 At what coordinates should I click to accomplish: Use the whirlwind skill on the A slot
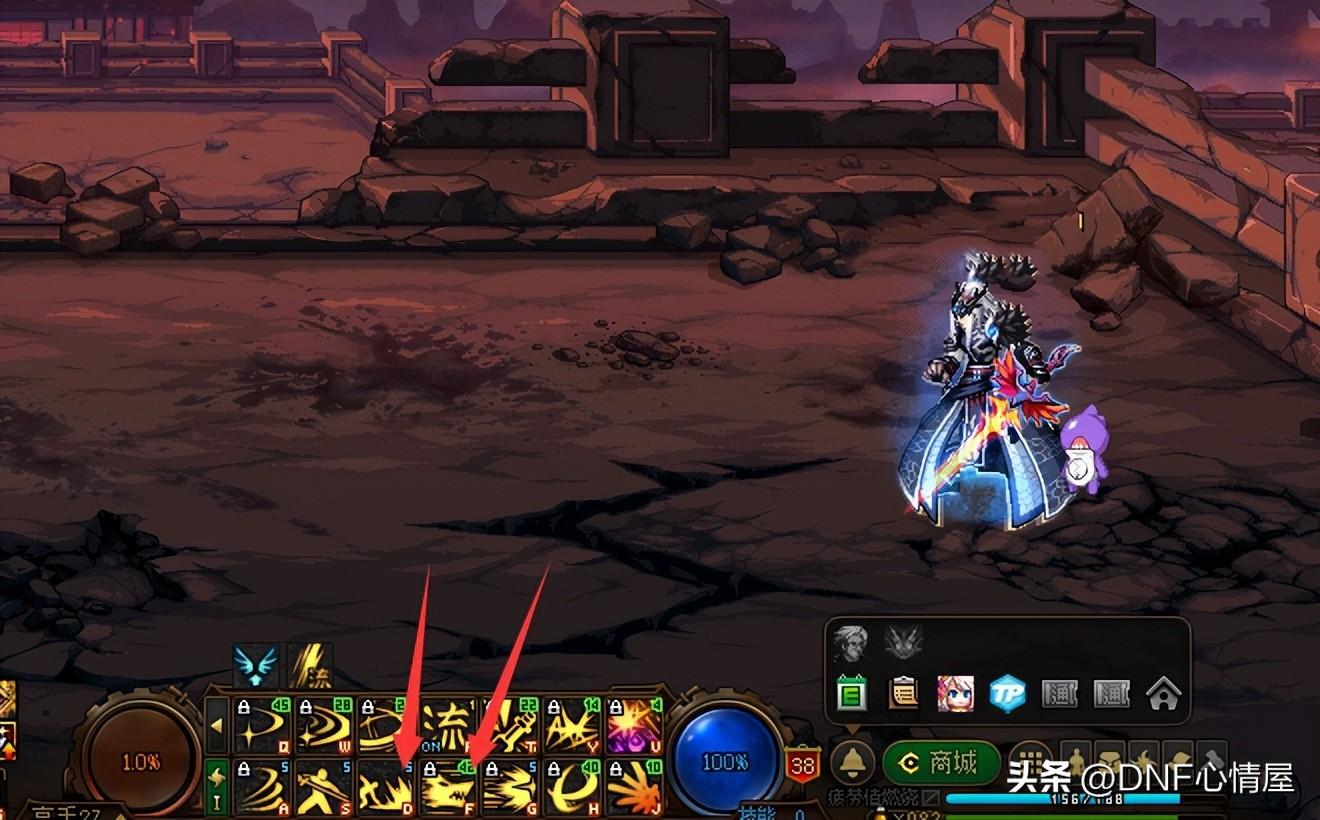(262, 787)
